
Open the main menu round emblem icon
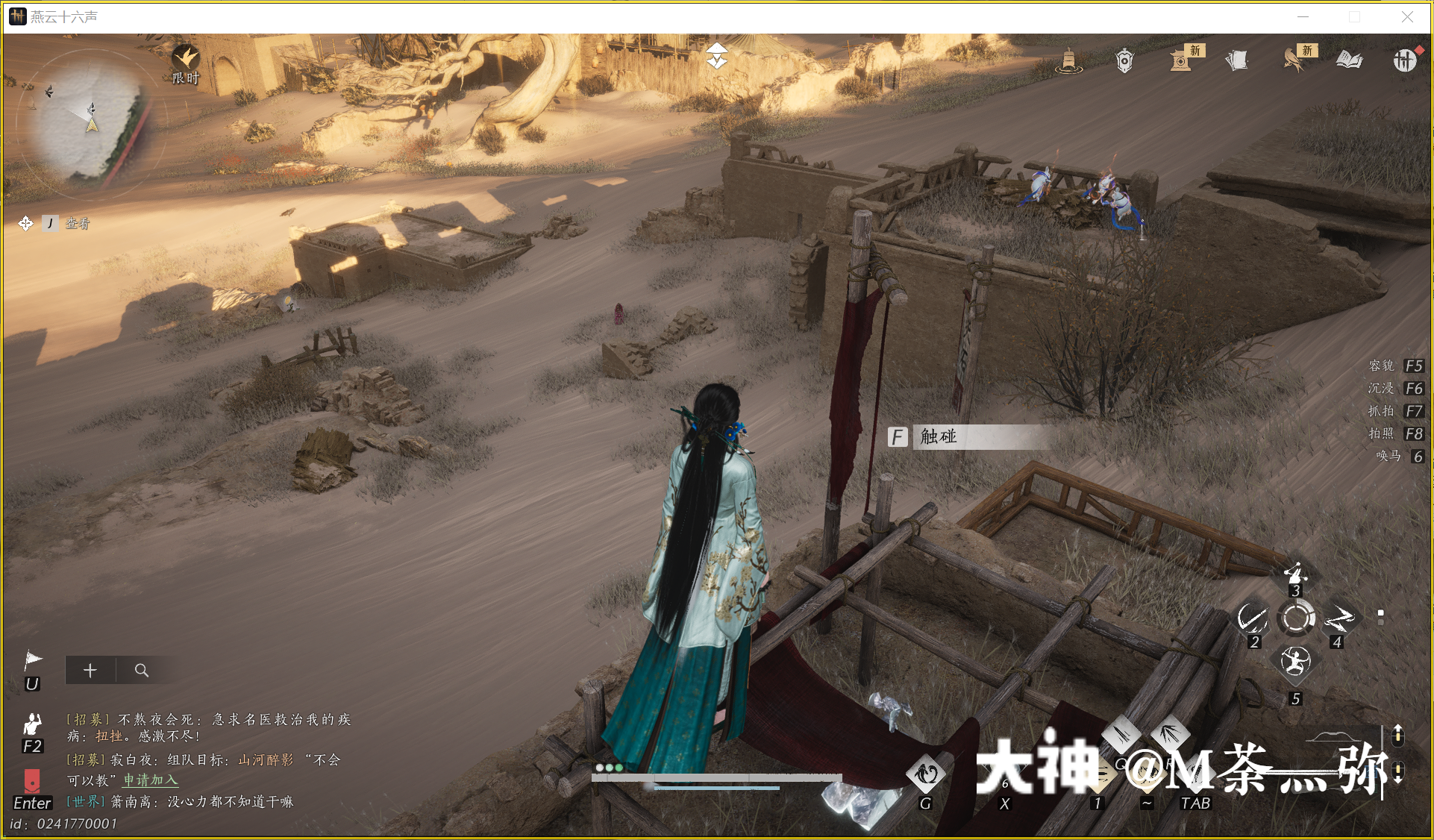pos(1404,60)
